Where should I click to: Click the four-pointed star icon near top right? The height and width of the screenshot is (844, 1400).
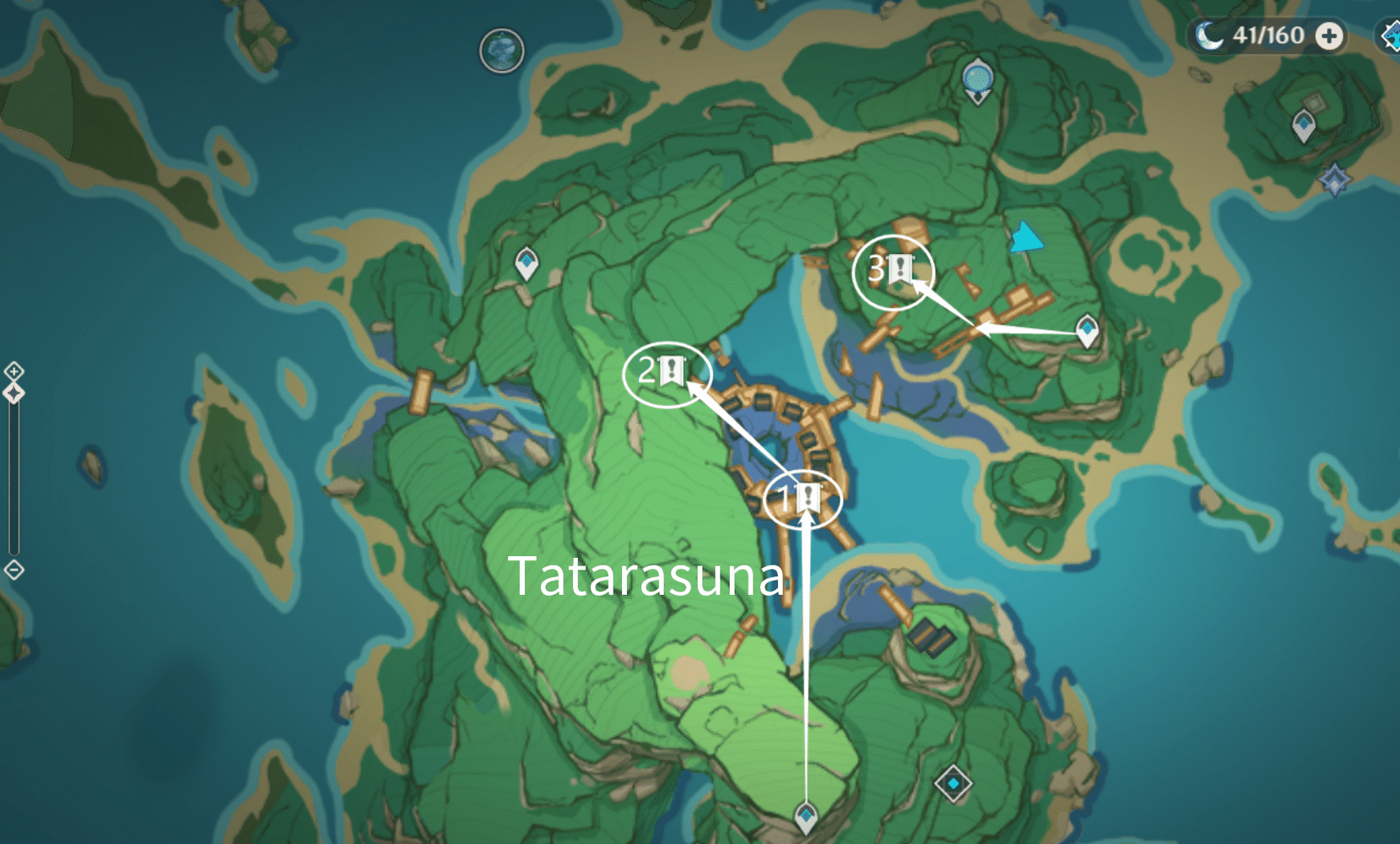coord(1335,179)
